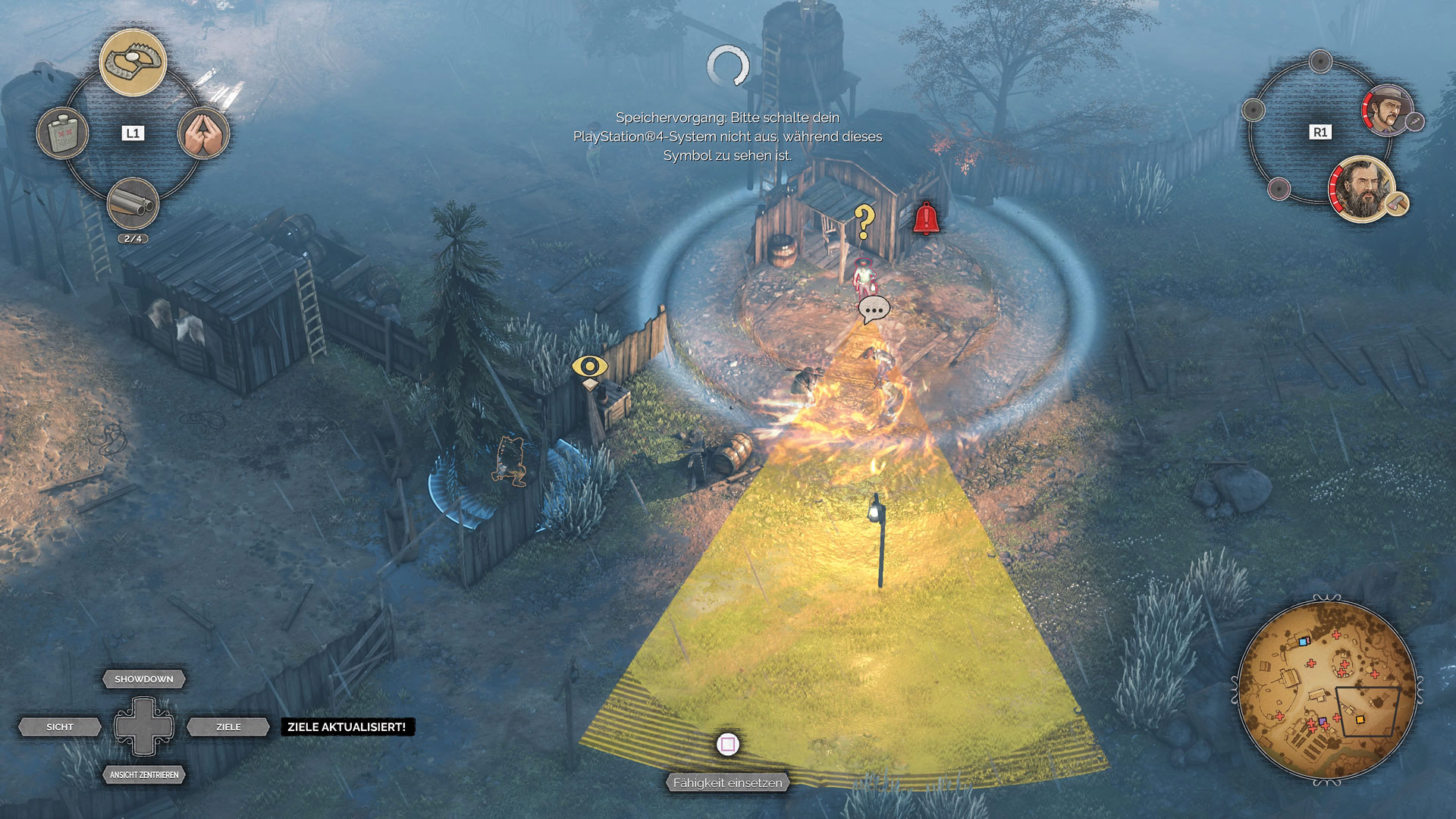Image resolution: width=1456 pixels, height=819 pixels.
Task: Activate the praying hands ability
Action: tap(203, 133)
